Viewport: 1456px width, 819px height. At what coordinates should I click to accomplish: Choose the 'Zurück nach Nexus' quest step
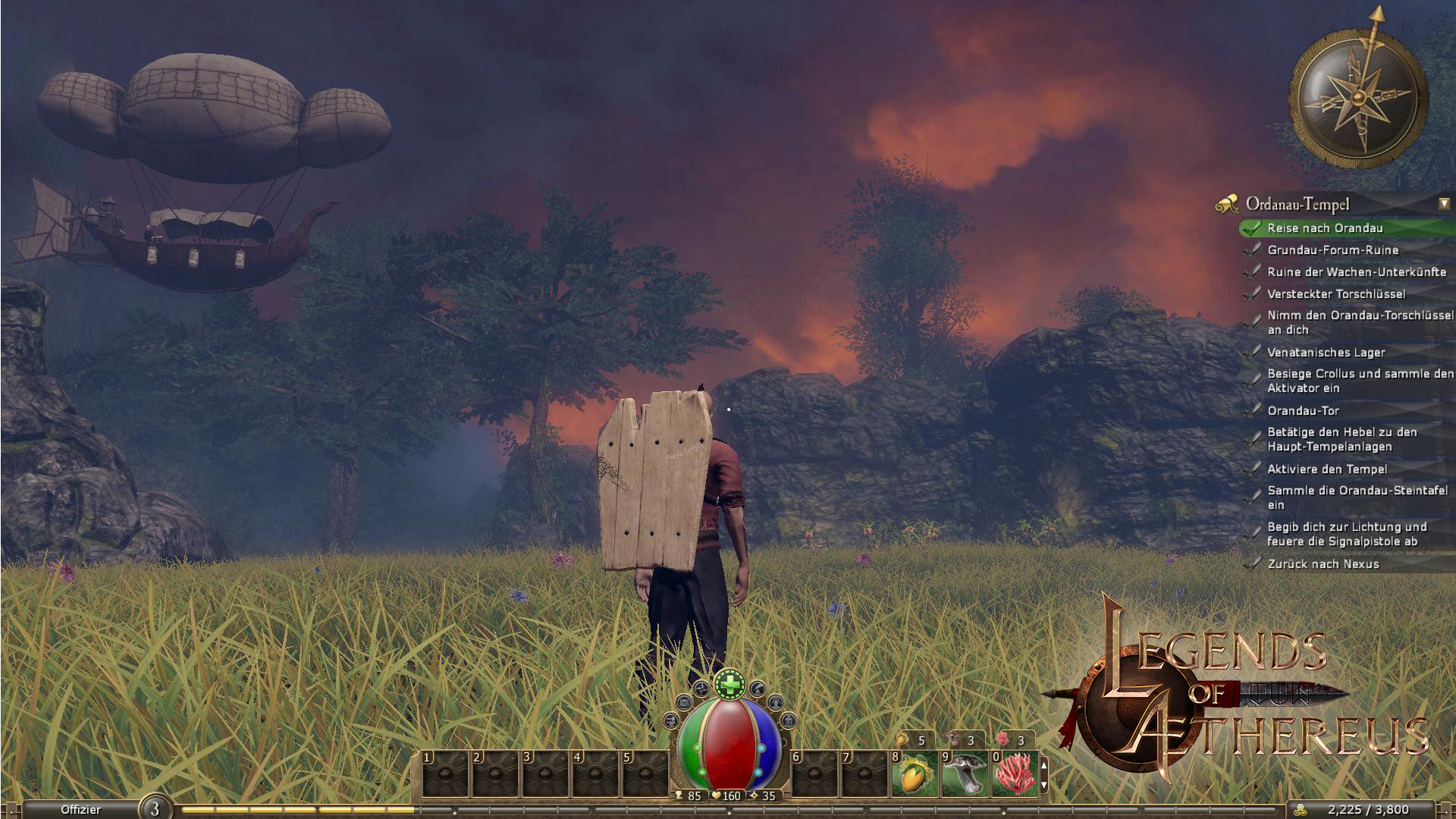pos(1323,564)
